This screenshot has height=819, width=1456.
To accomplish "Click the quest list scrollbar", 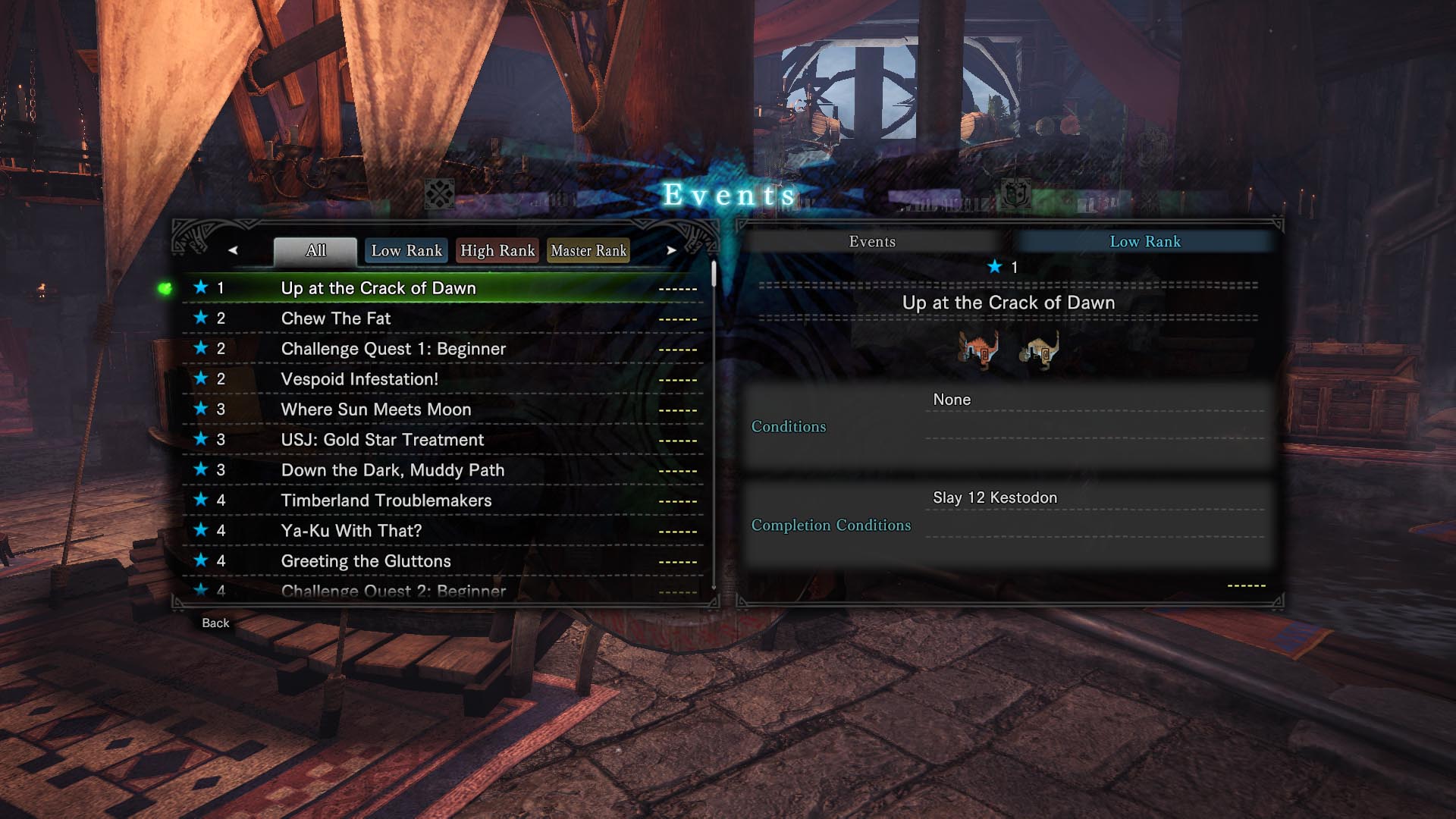I will click(x=714, y=275).
